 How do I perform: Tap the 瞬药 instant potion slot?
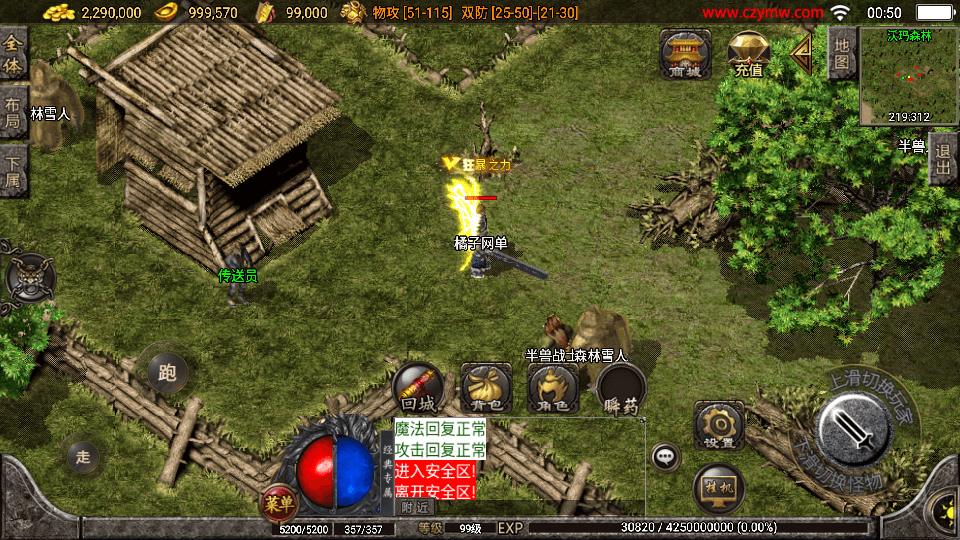pos(621,388)
